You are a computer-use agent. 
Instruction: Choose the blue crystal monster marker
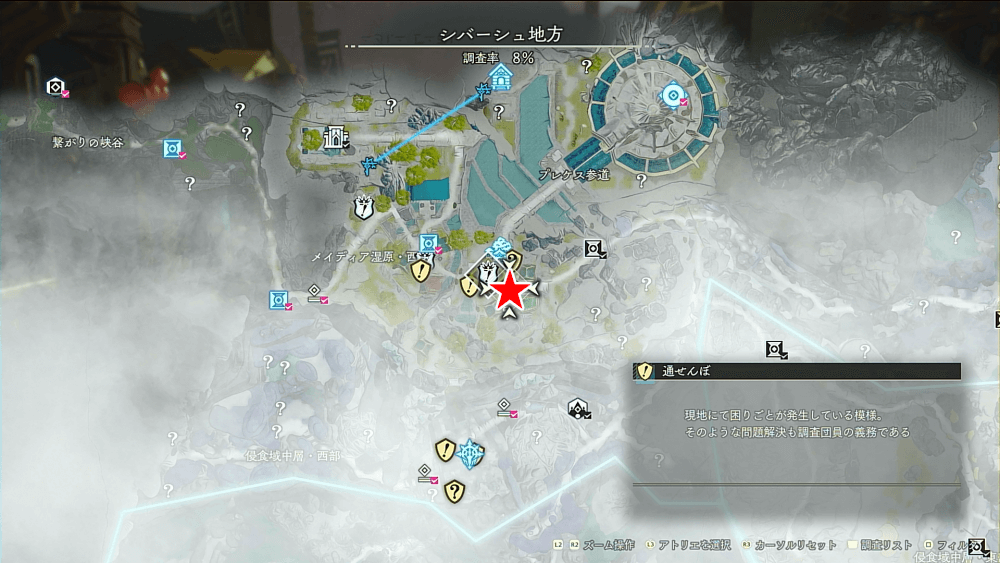tap(470, 453)
